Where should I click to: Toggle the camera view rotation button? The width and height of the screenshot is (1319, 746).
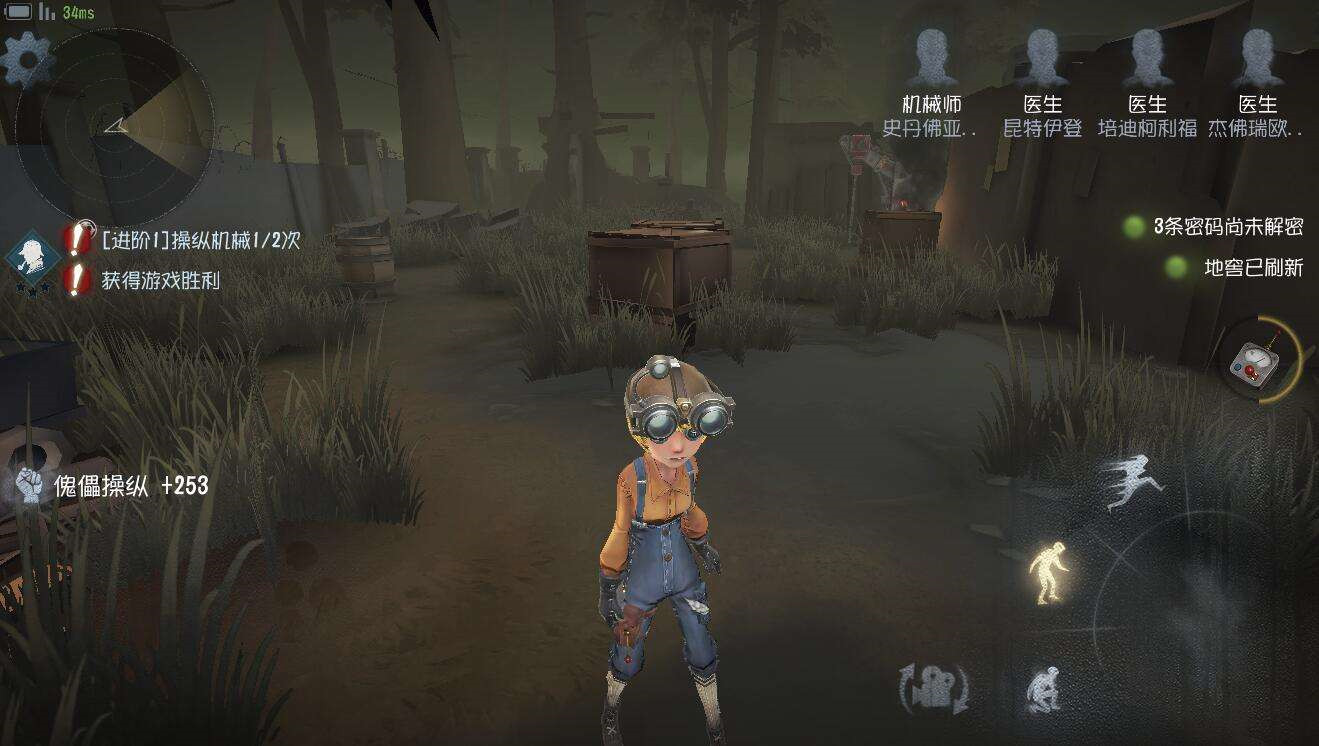point(934,689)
